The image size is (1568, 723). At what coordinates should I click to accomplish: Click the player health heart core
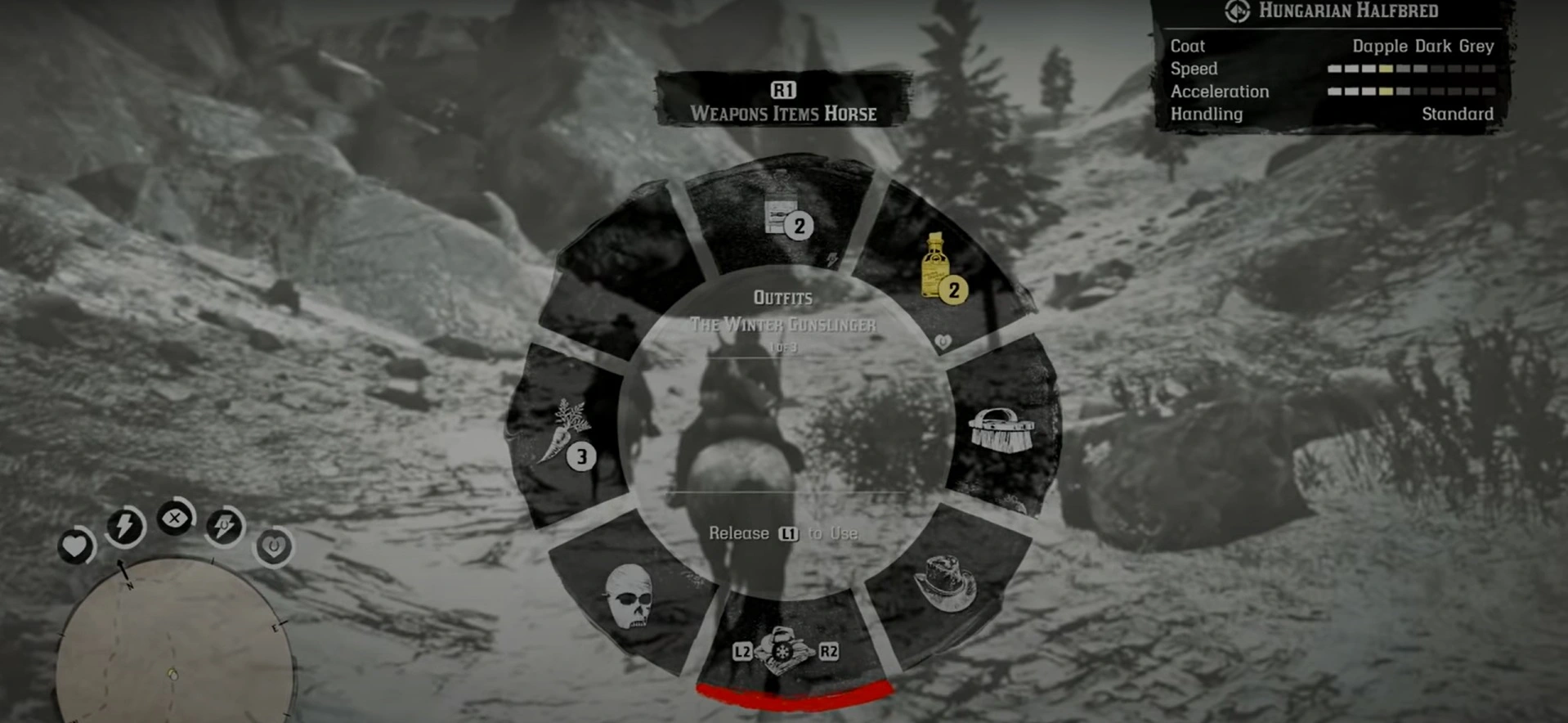pyautogui.click(x=76, y=546)
